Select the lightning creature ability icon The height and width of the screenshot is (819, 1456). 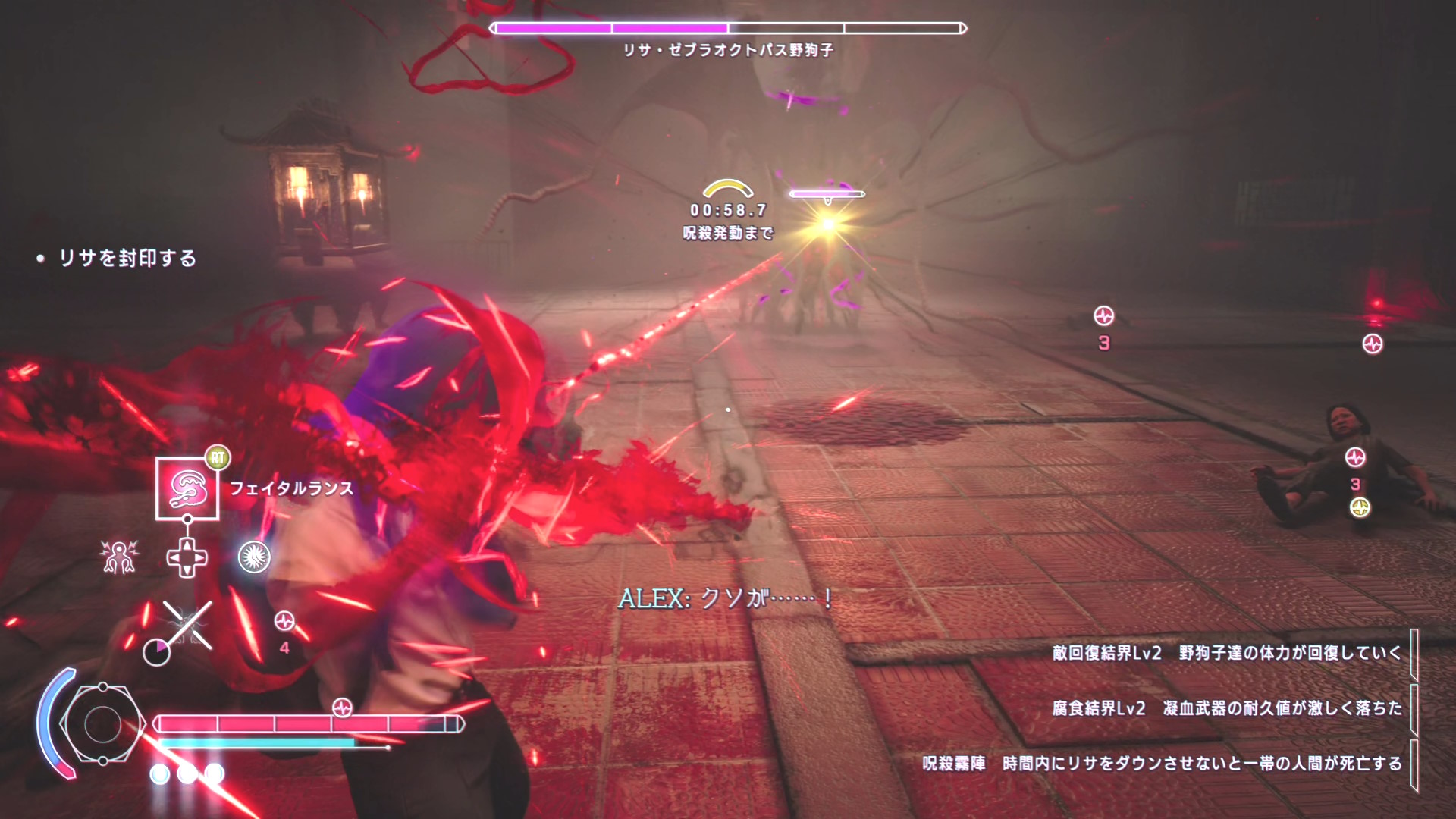pyautogui.click(x=119, y=557)
